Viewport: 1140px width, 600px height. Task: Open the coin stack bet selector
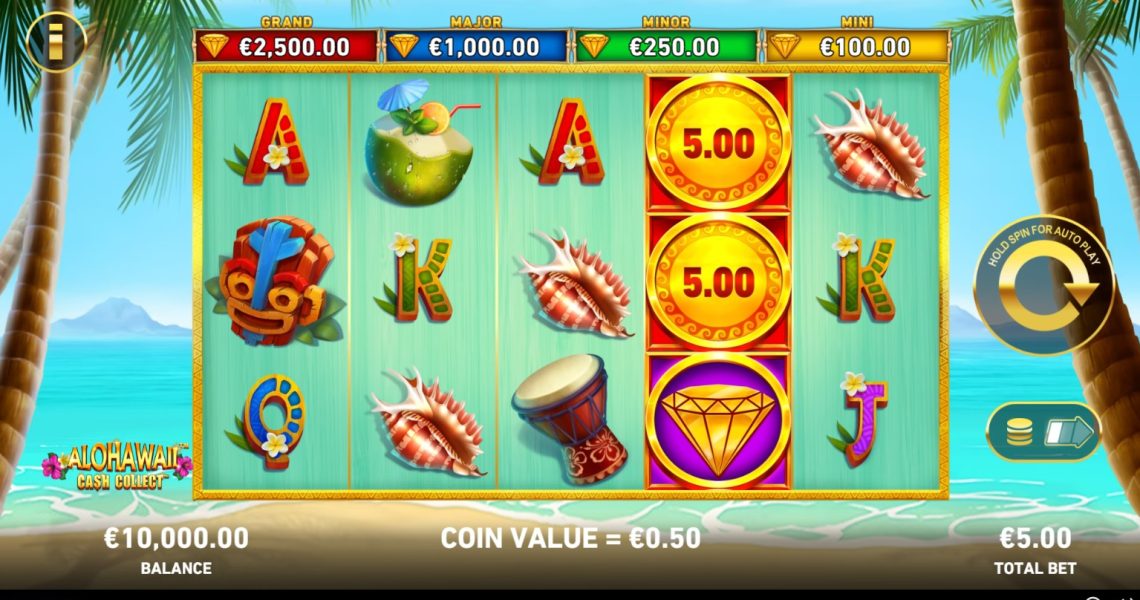pos(1043,432)
